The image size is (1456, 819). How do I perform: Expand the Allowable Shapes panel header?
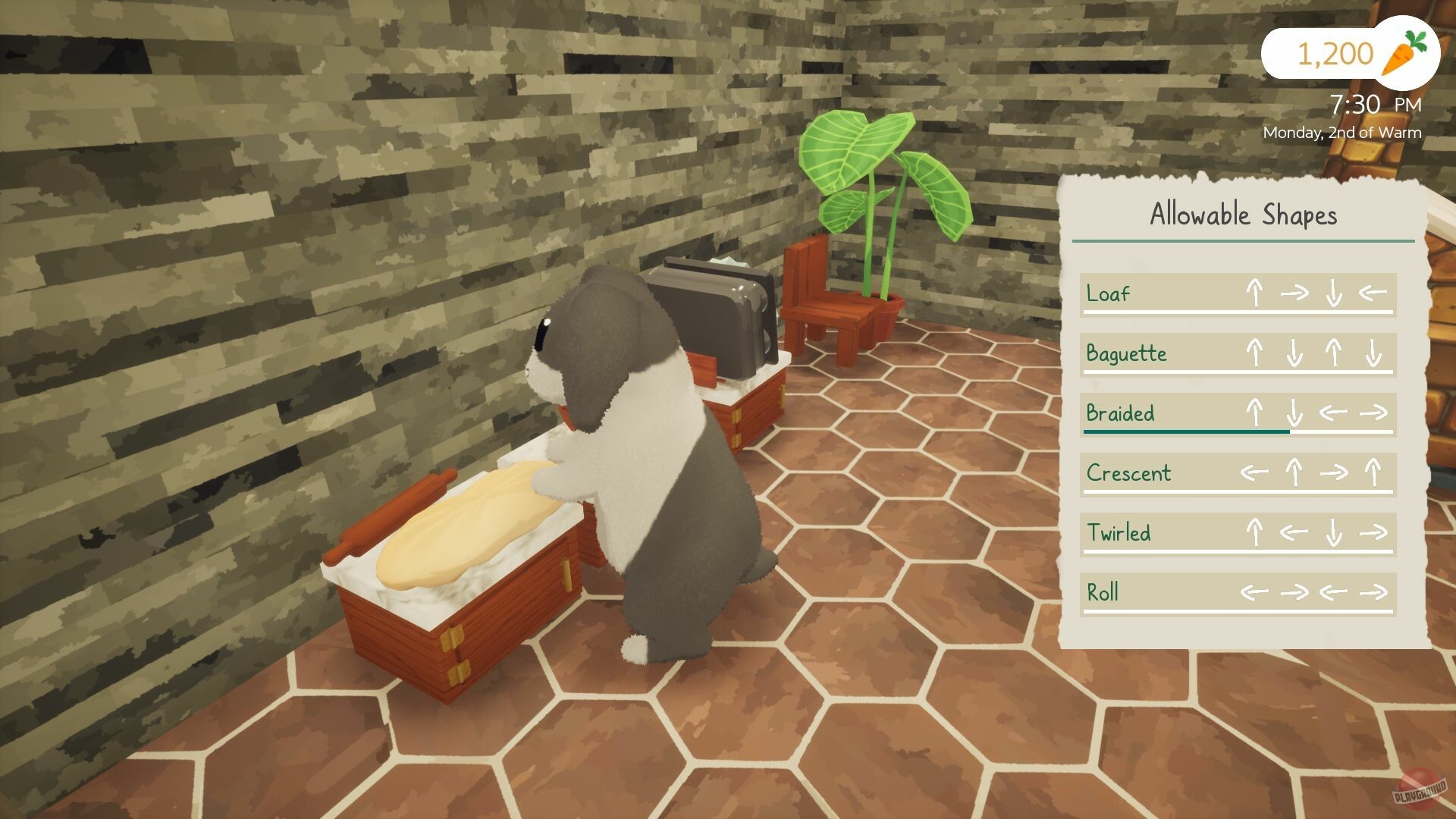[1244, 215]
